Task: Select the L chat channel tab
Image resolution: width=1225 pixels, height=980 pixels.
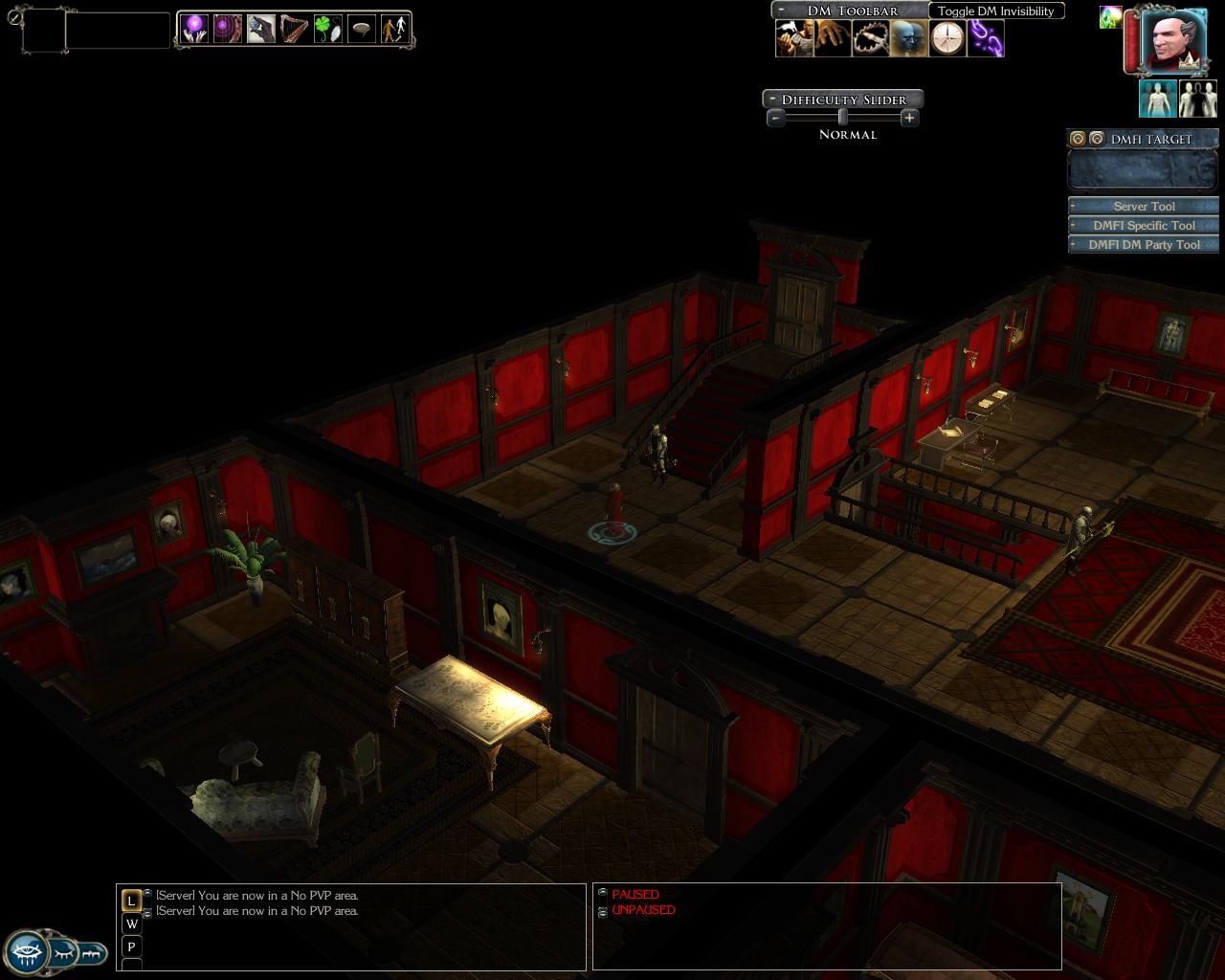Action: tap(132, 901)
